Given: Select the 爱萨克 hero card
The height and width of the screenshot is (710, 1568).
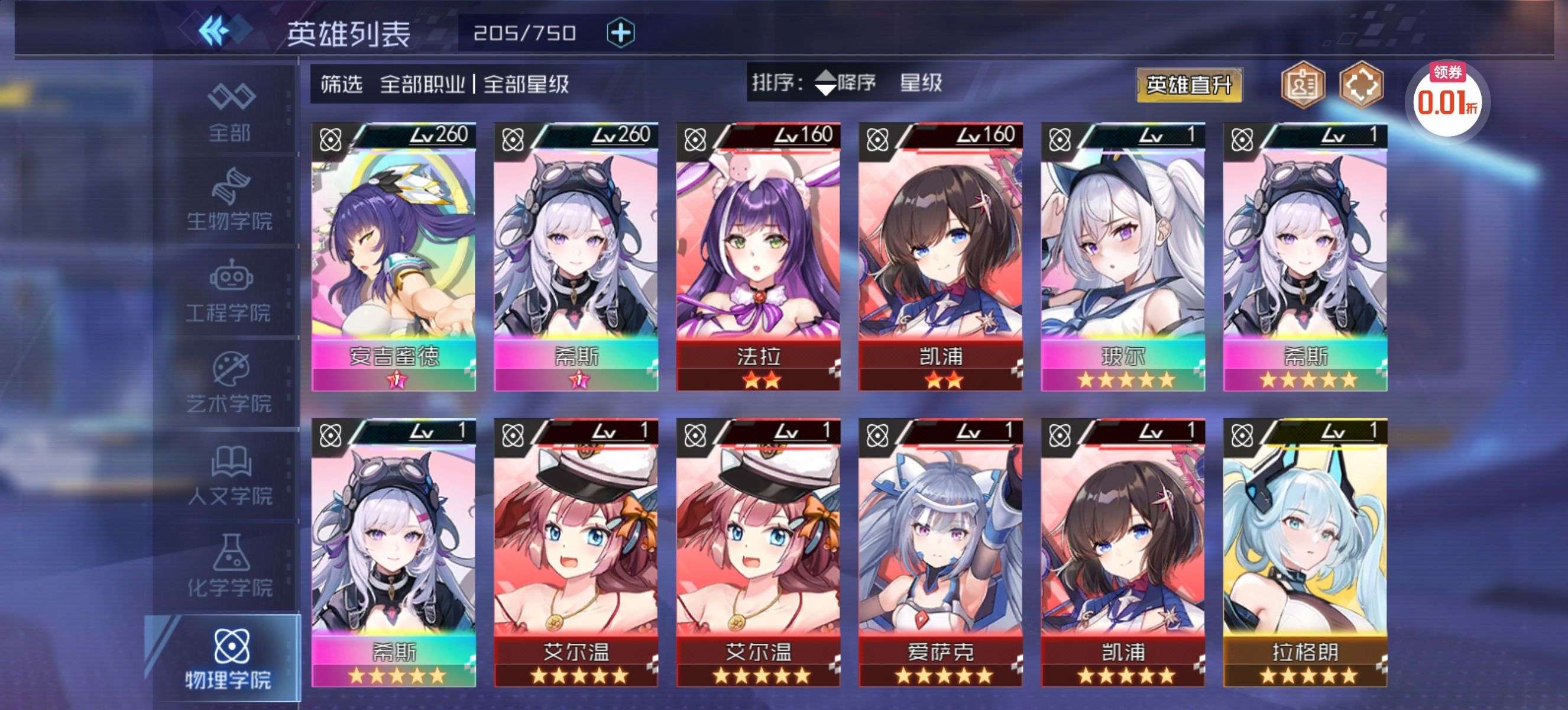Looking at the screenshot, I should coord(941,552).
